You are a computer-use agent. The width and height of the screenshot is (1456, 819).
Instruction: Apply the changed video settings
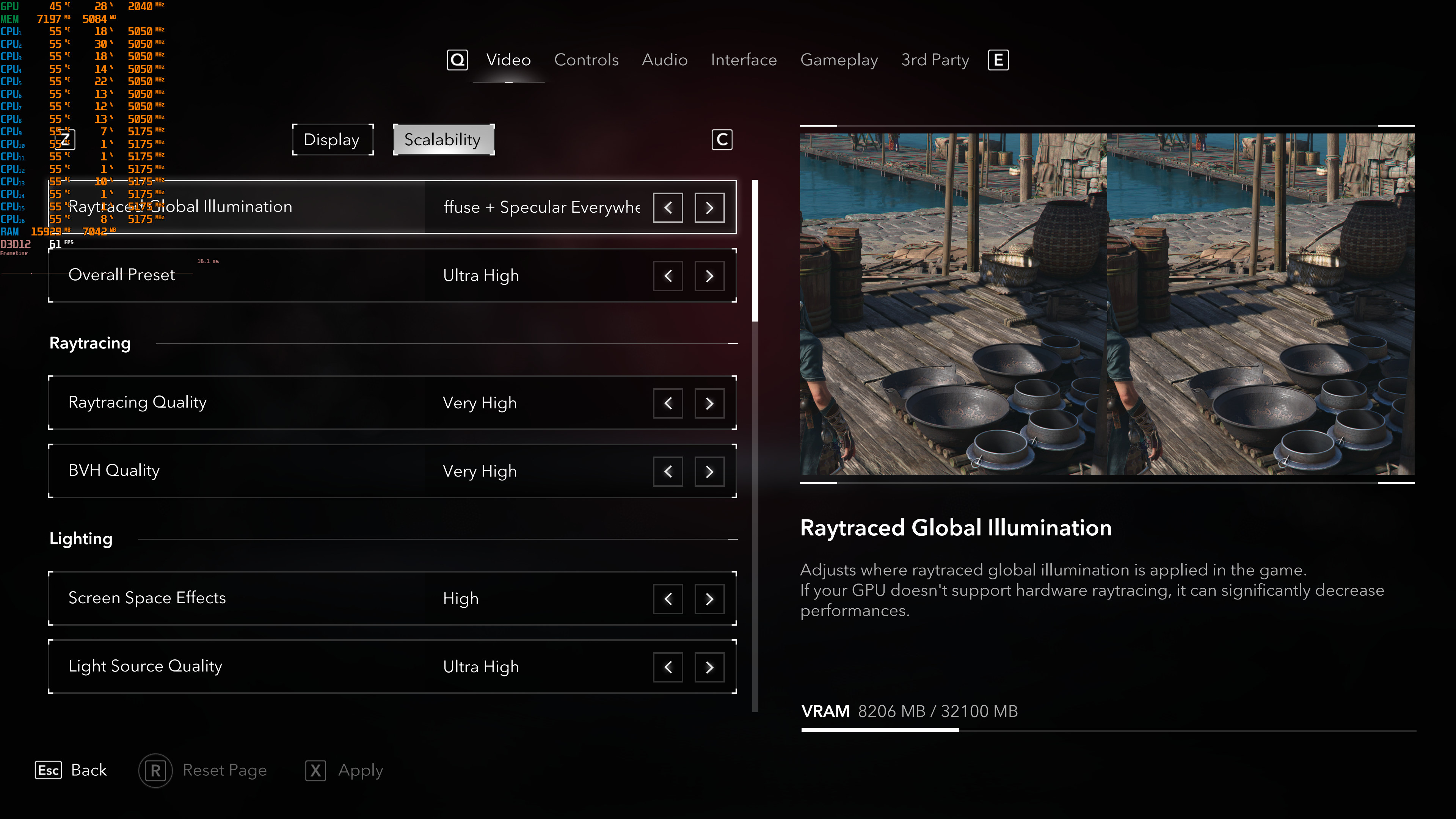point(345,770)
